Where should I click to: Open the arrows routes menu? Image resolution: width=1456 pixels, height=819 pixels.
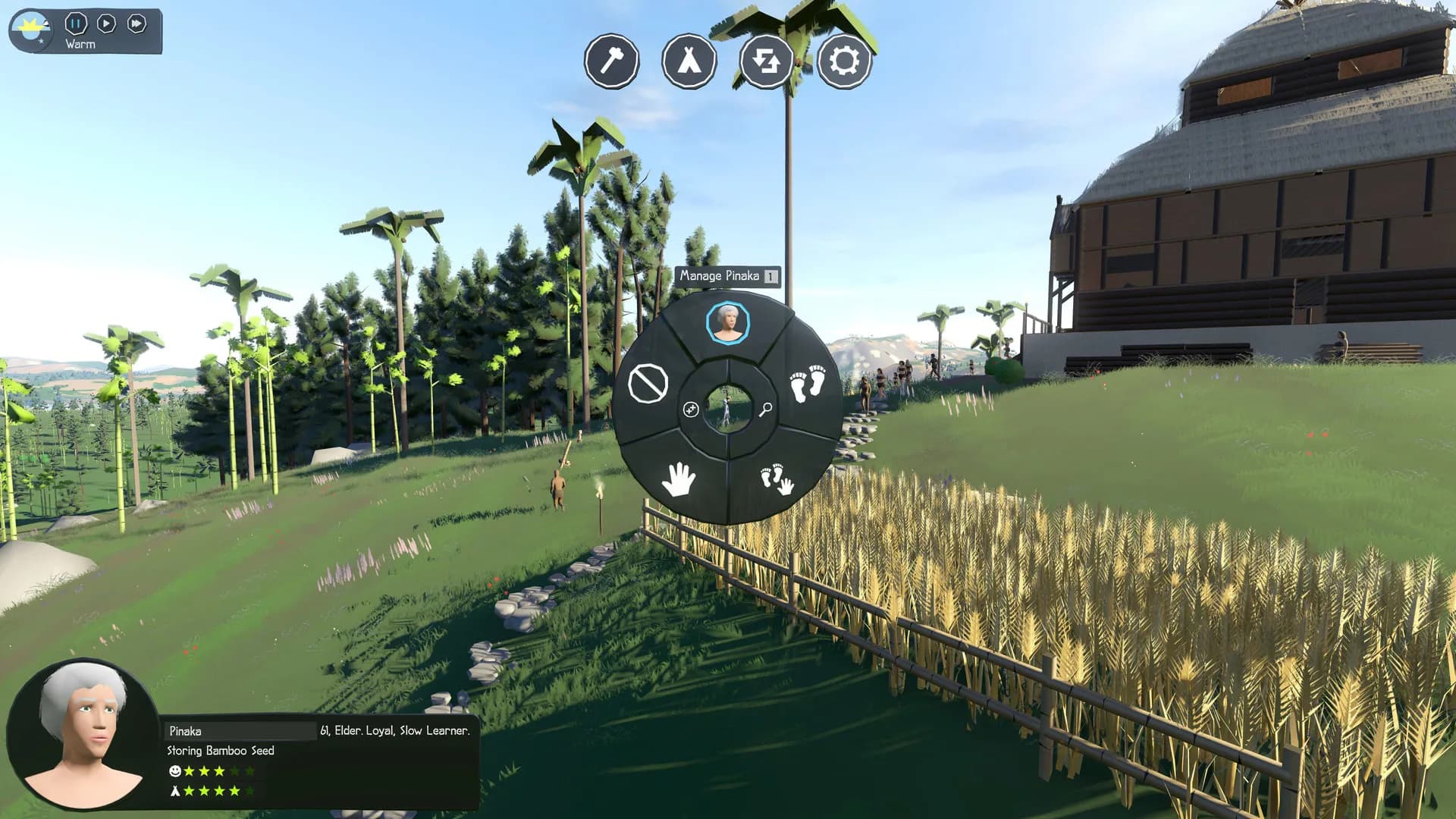tap(766, 61)
